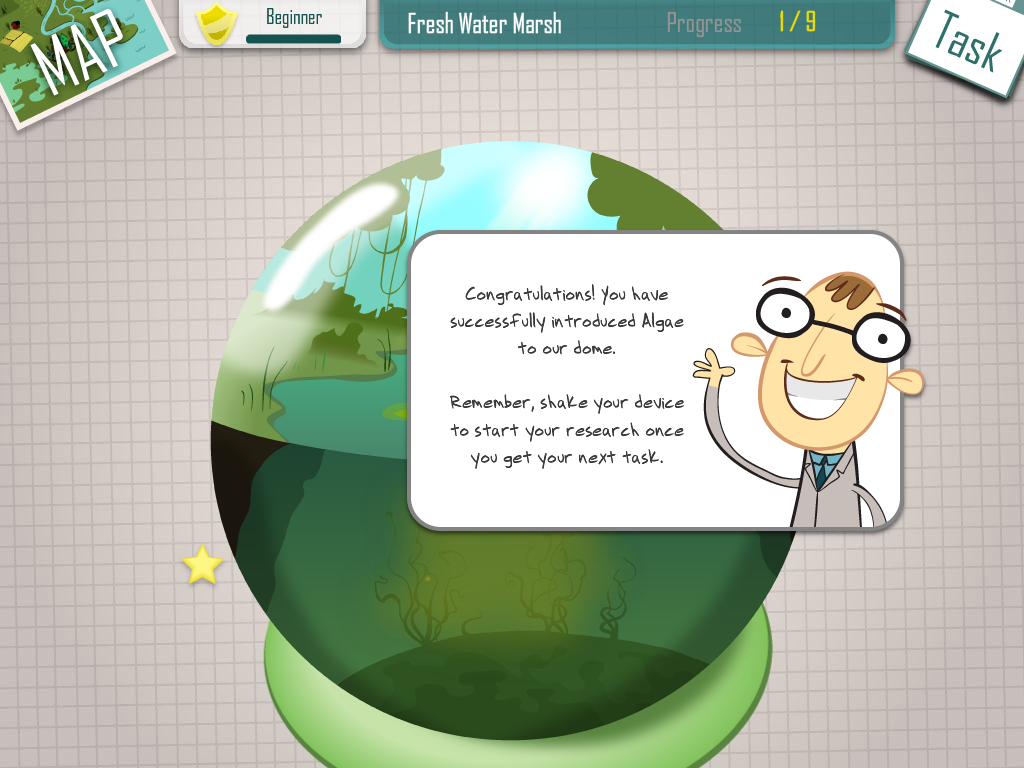Select the Beginner rank shield badge
Viewport: 1024px width, 768px height.
coord(216,24)
